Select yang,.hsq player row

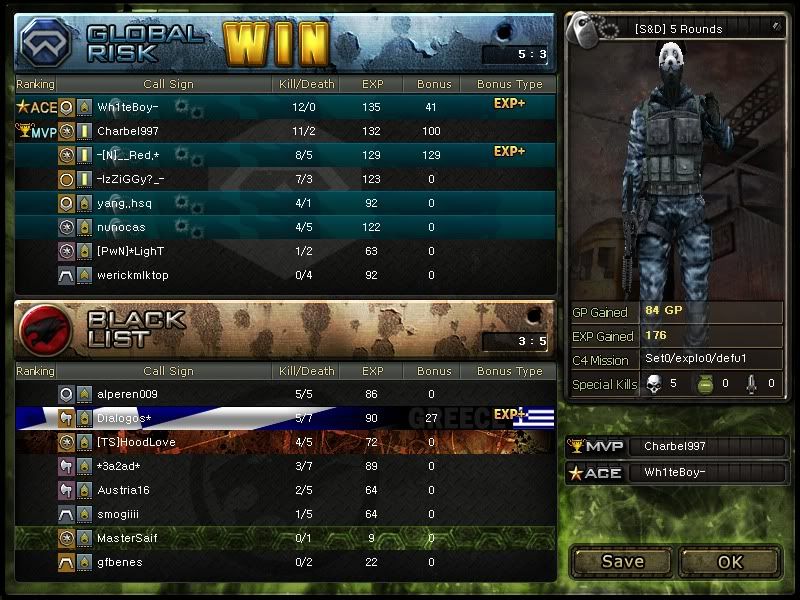coord(285,203)
